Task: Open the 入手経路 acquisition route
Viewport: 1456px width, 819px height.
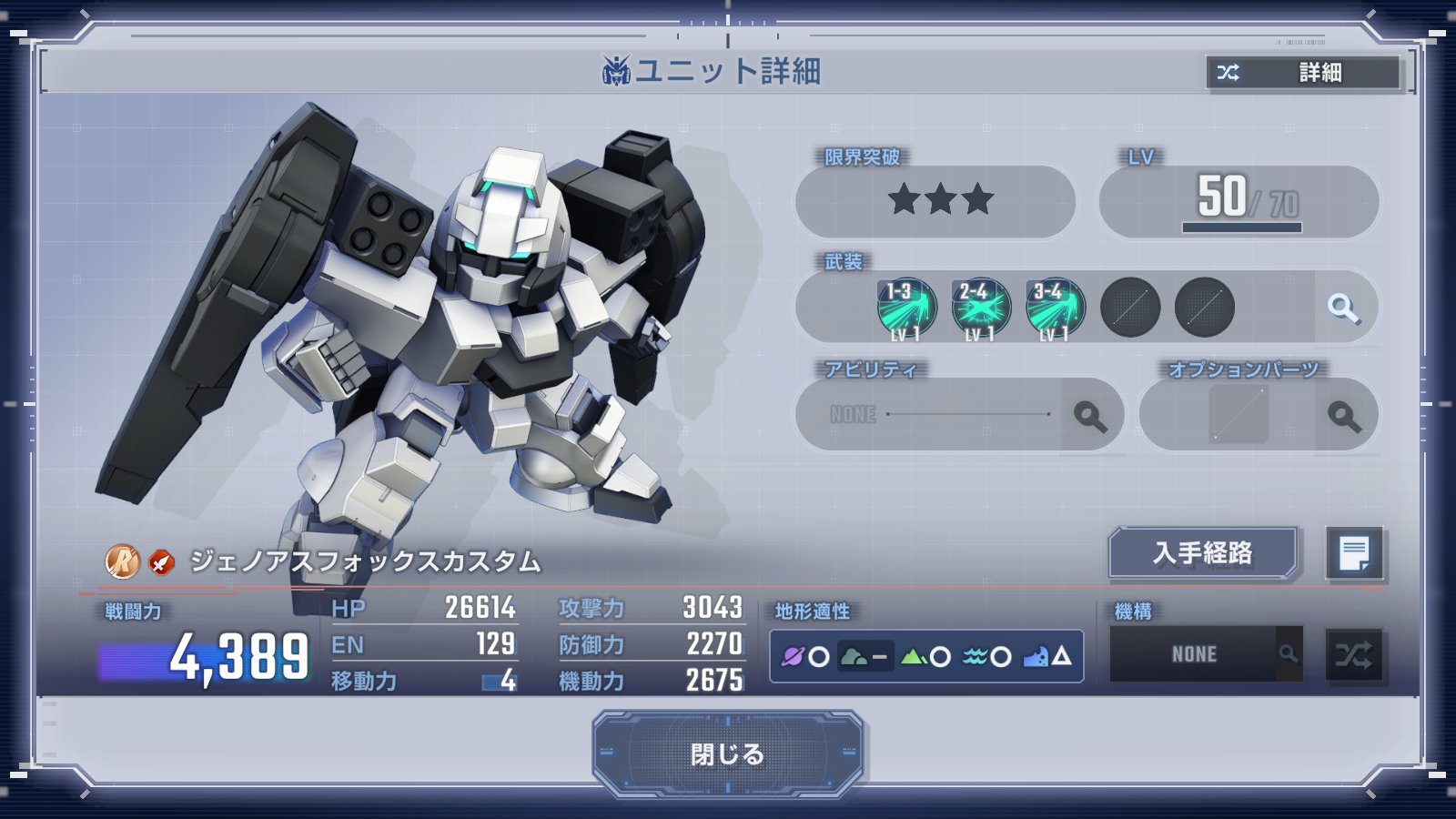Action: point(1202,552)
